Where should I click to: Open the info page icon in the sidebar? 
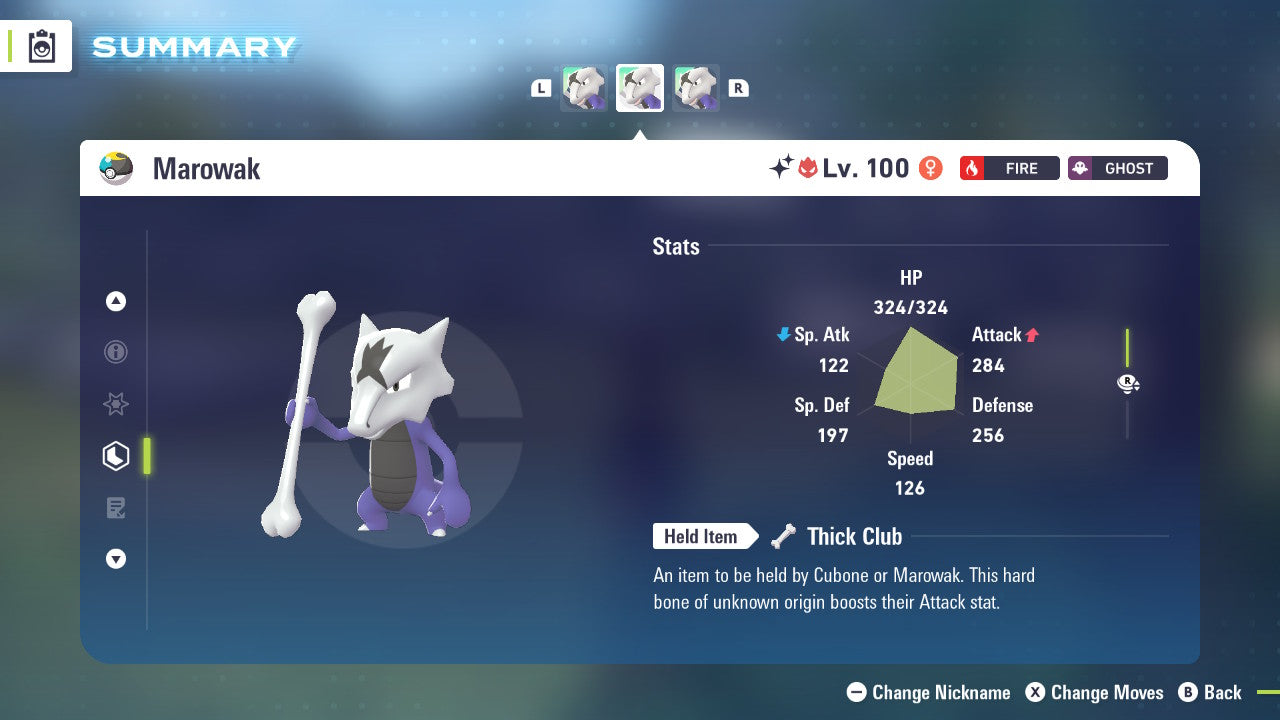(115, 352)
